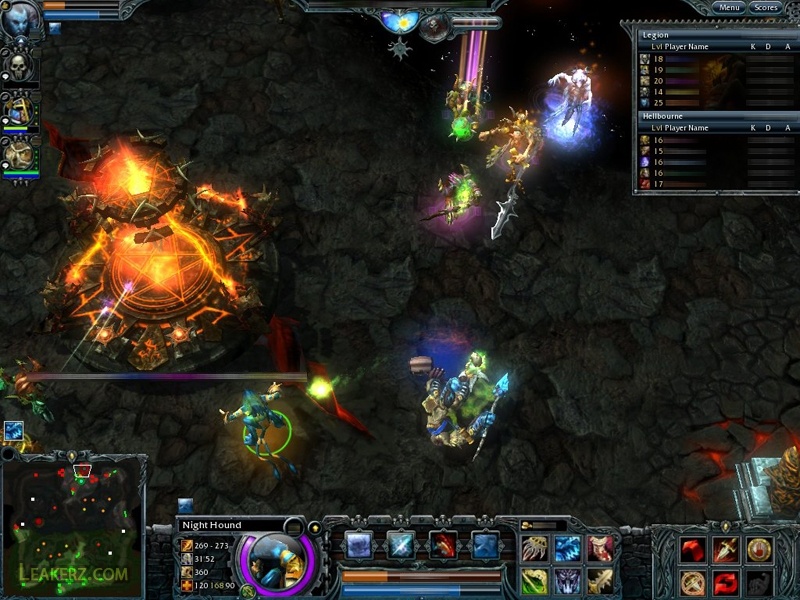
Task: Activate the red claw ability
Action: 443,544
